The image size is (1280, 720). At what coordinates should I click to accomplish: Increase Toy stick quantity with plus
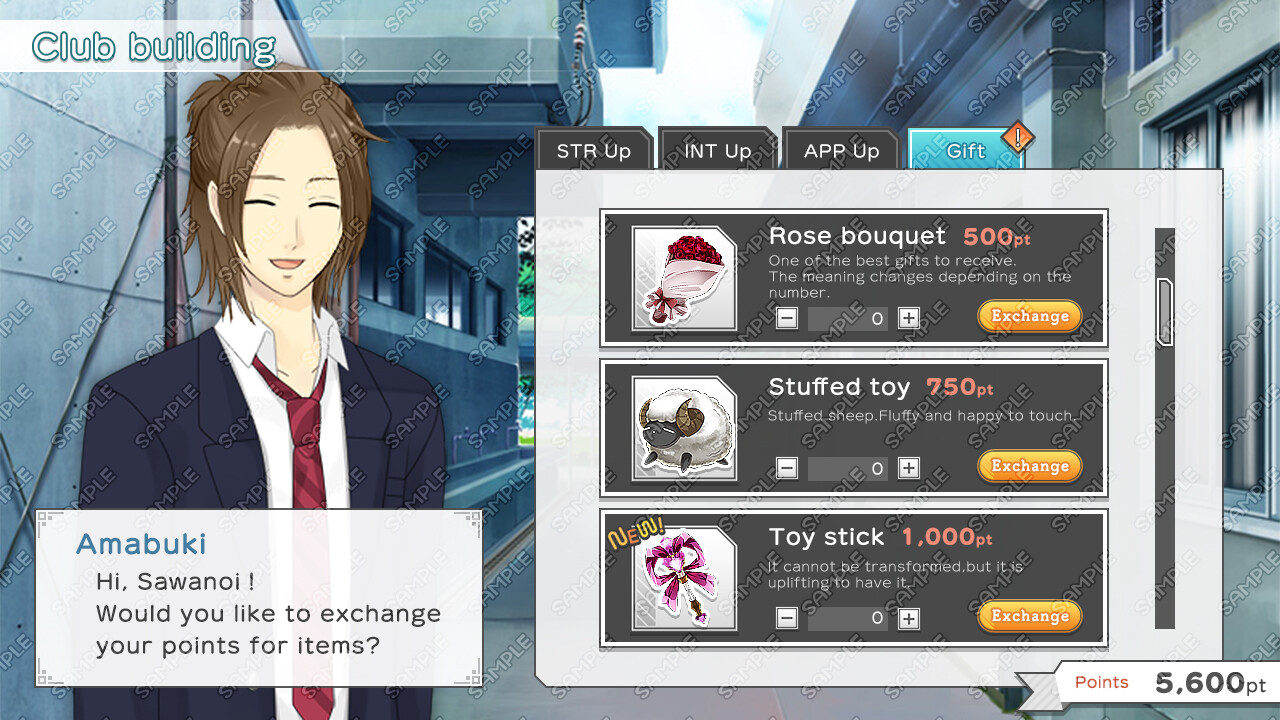[908, 618]
